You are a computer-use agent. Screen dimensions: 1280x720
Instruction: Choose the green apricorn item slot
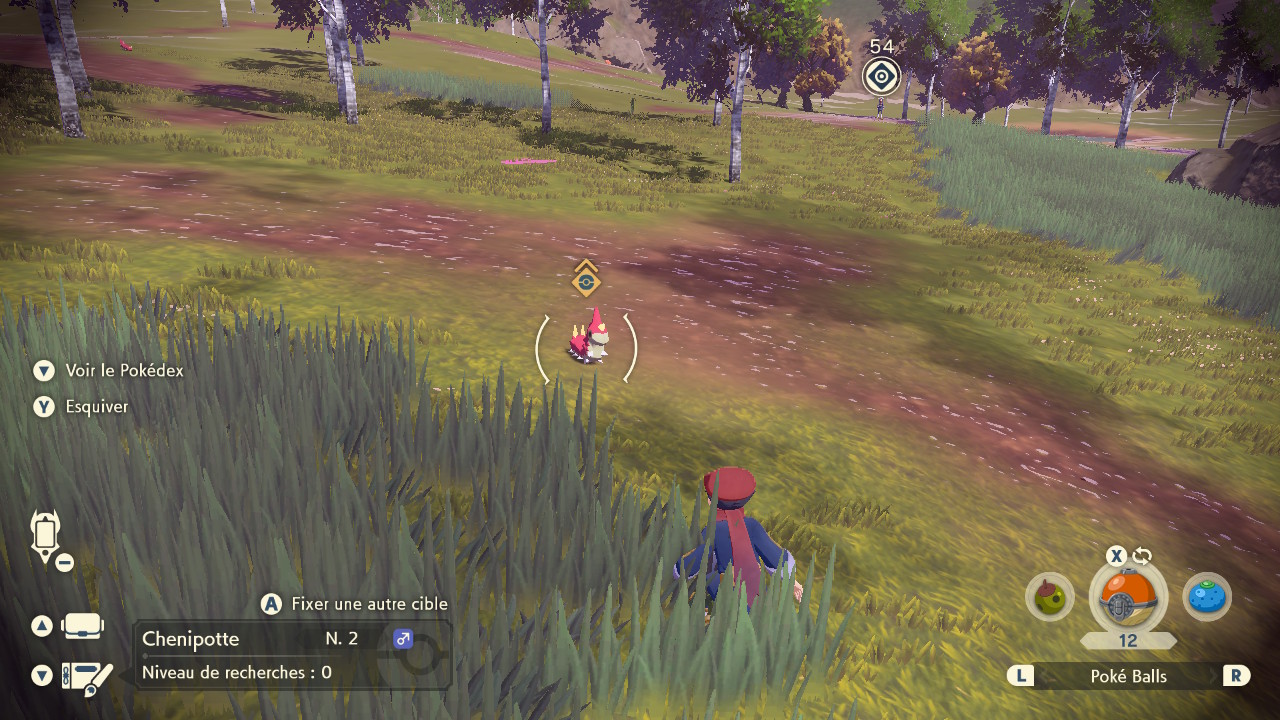pos(1050,597)
